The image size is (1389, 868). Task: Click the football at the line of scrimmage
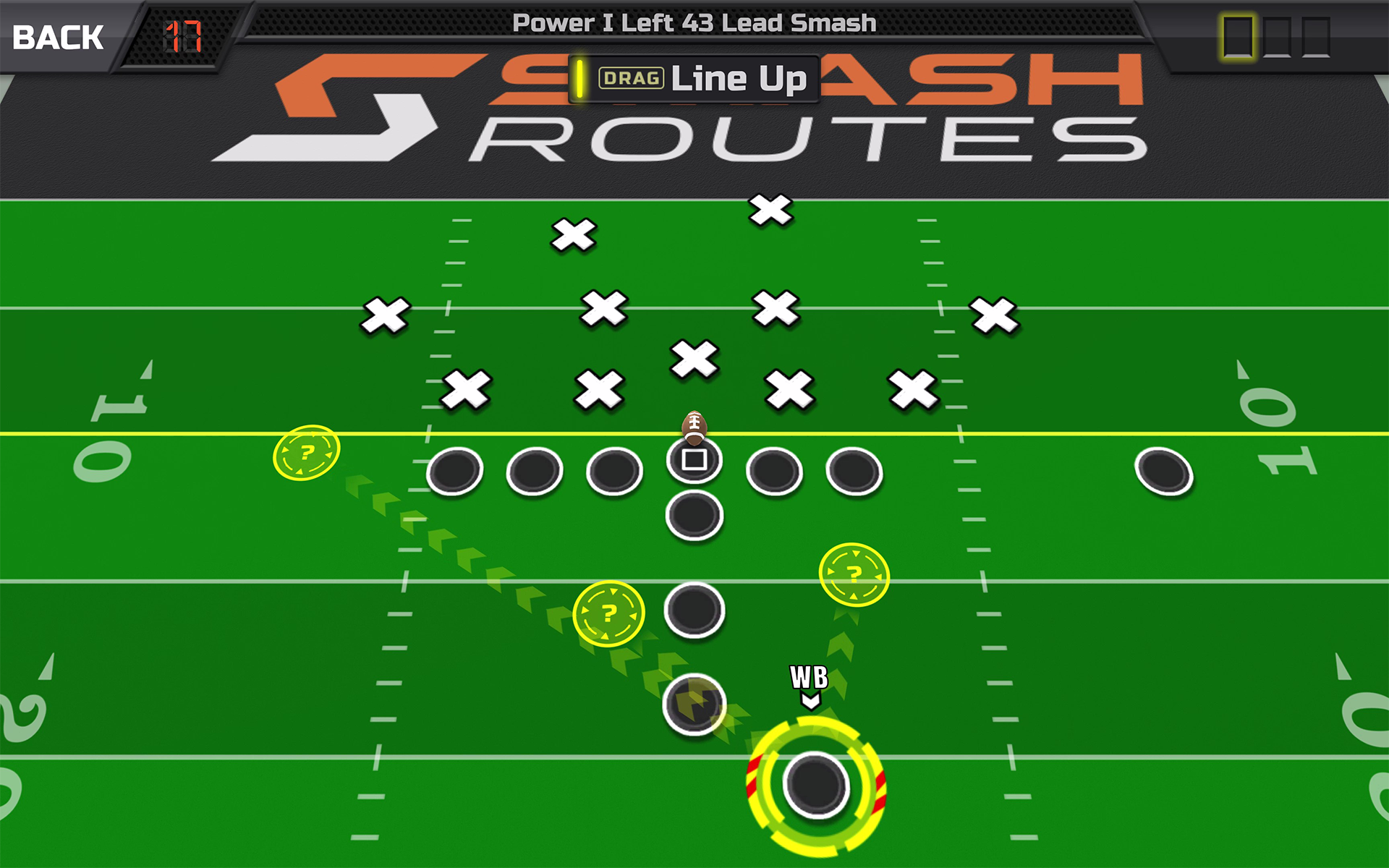[x=693, y=428]
